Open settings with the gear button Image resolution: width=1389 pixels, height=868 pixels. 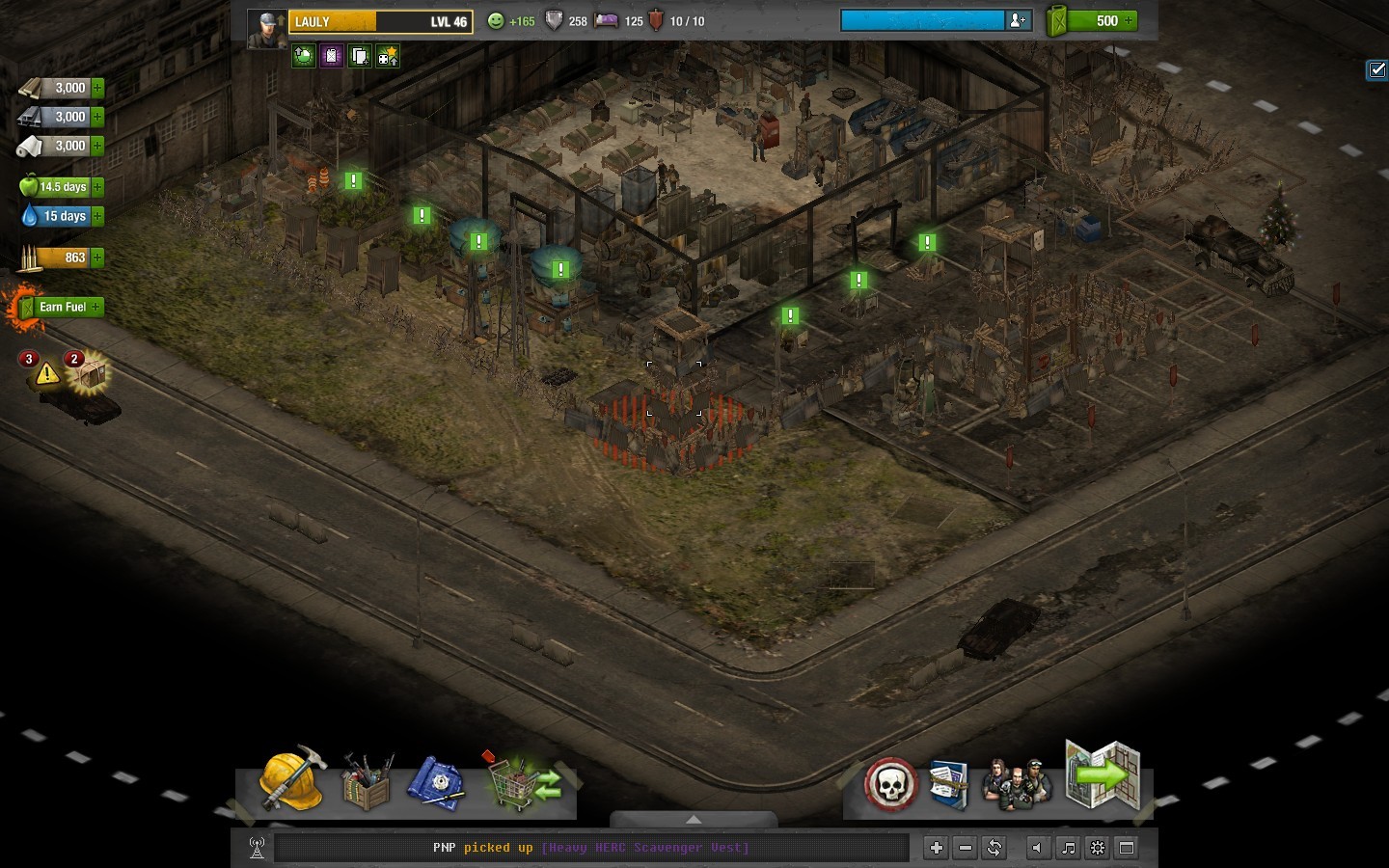[1098, 848]
